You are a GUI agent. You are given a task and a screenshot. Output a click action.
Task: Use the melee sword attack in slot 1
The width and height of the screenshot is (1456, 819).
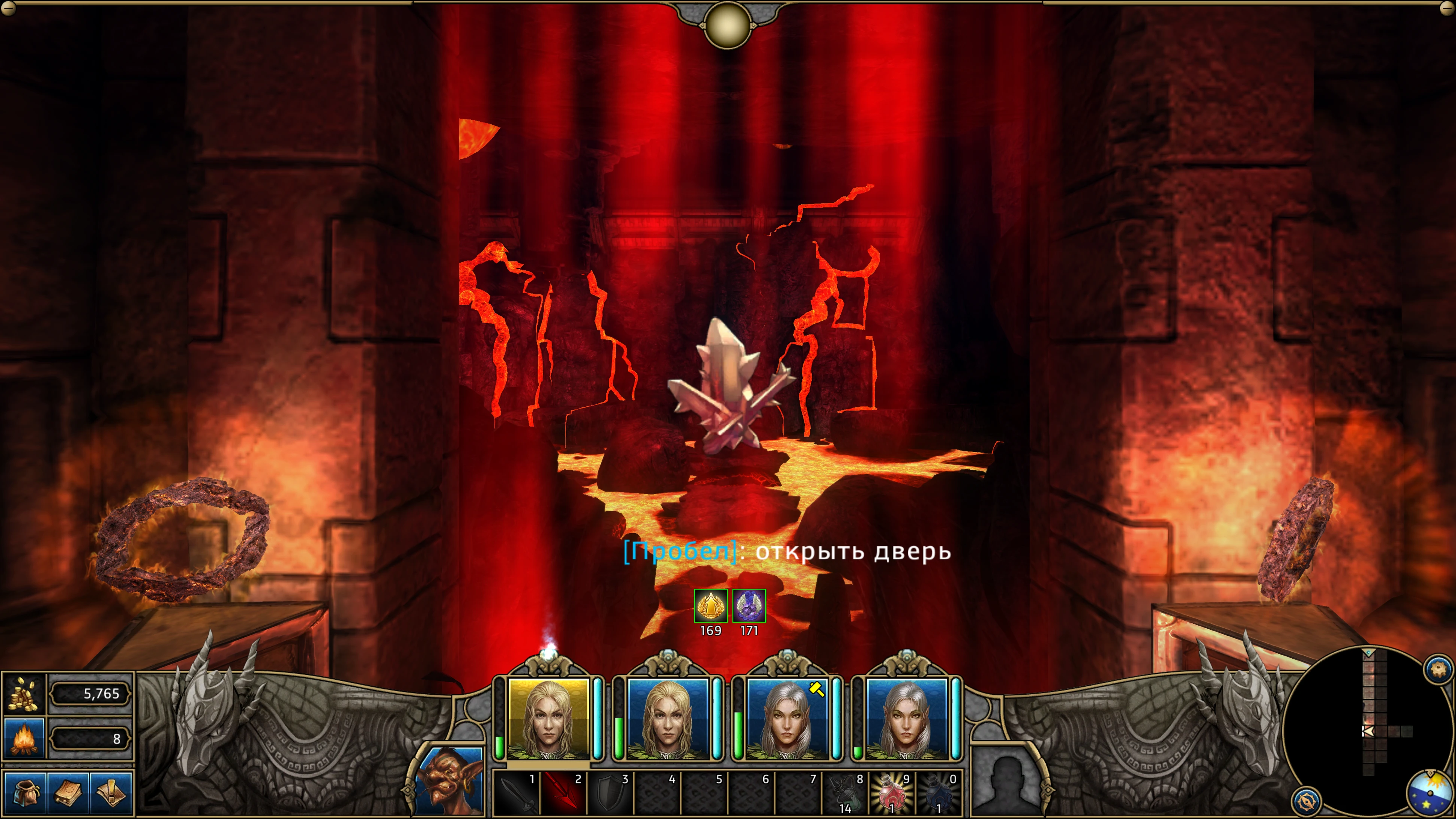(516, 793)
